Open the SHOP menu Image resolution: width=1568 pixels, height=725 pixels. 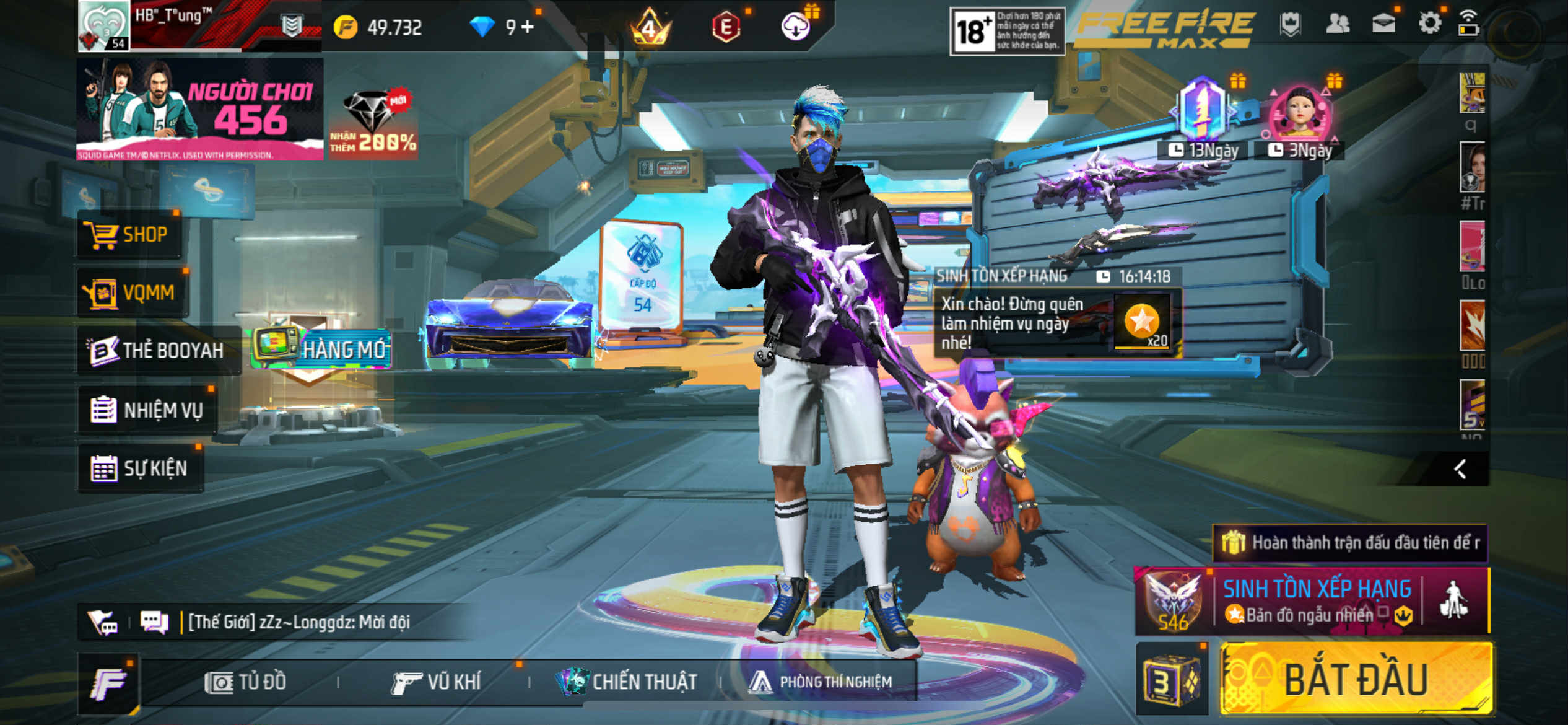(x=130, y=235)
